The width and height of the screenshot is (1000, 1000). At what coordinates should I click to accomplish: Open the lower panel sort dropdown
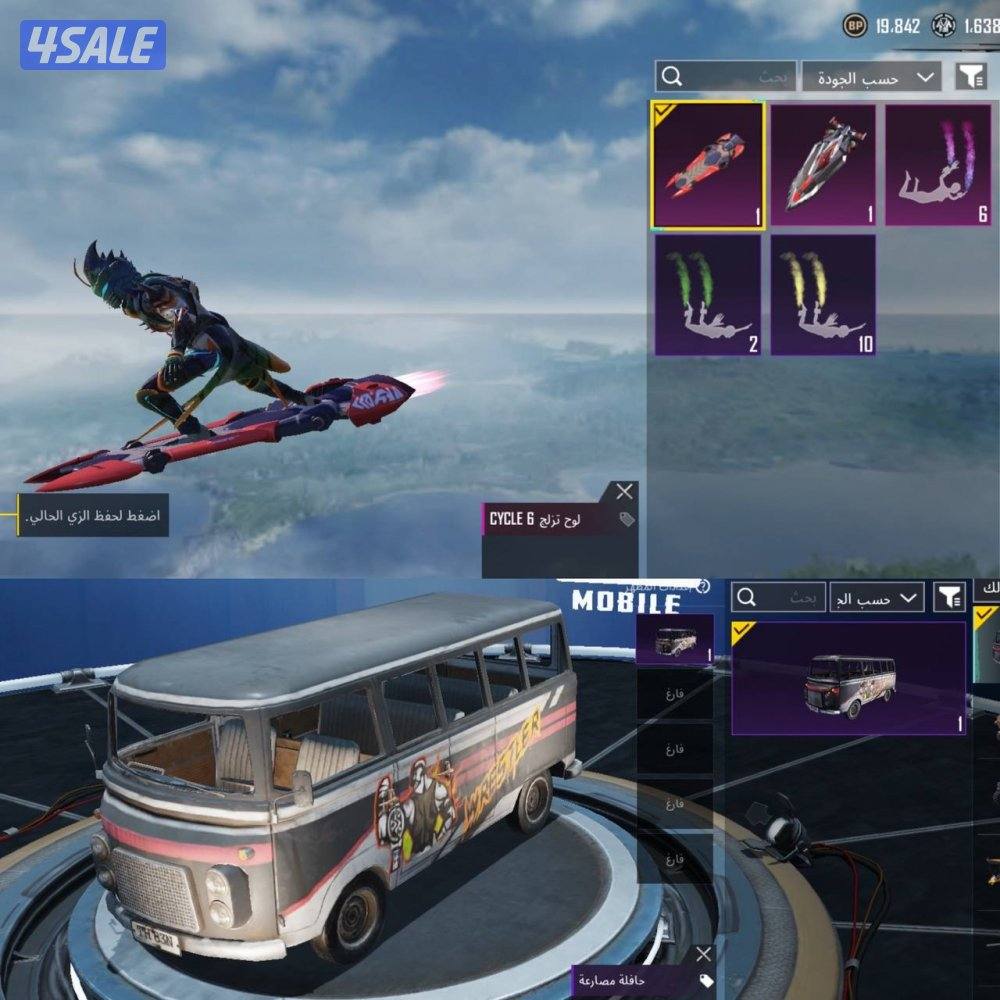coord(879,598)
